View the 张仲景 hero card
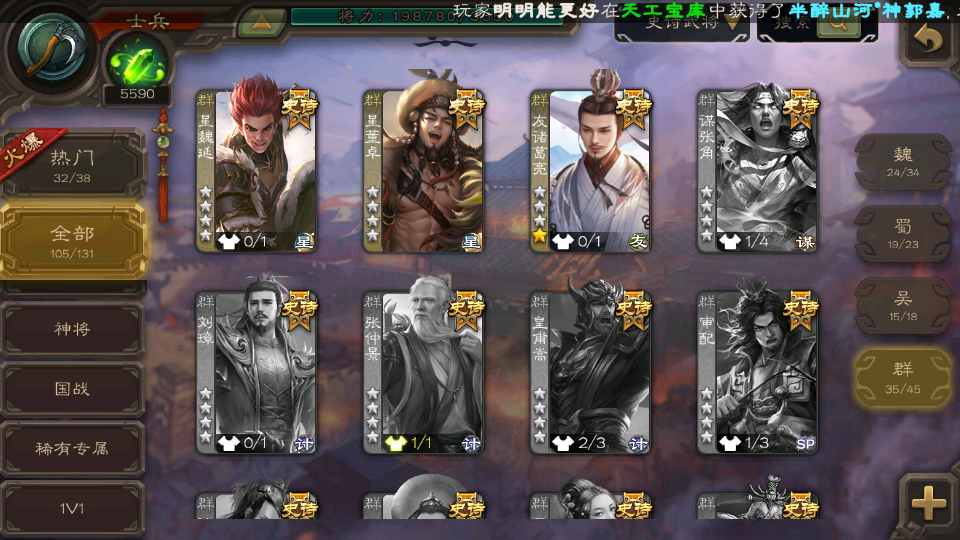Image resolution: width=960 pixels, height=540 pixels. [x=424, y=370]
